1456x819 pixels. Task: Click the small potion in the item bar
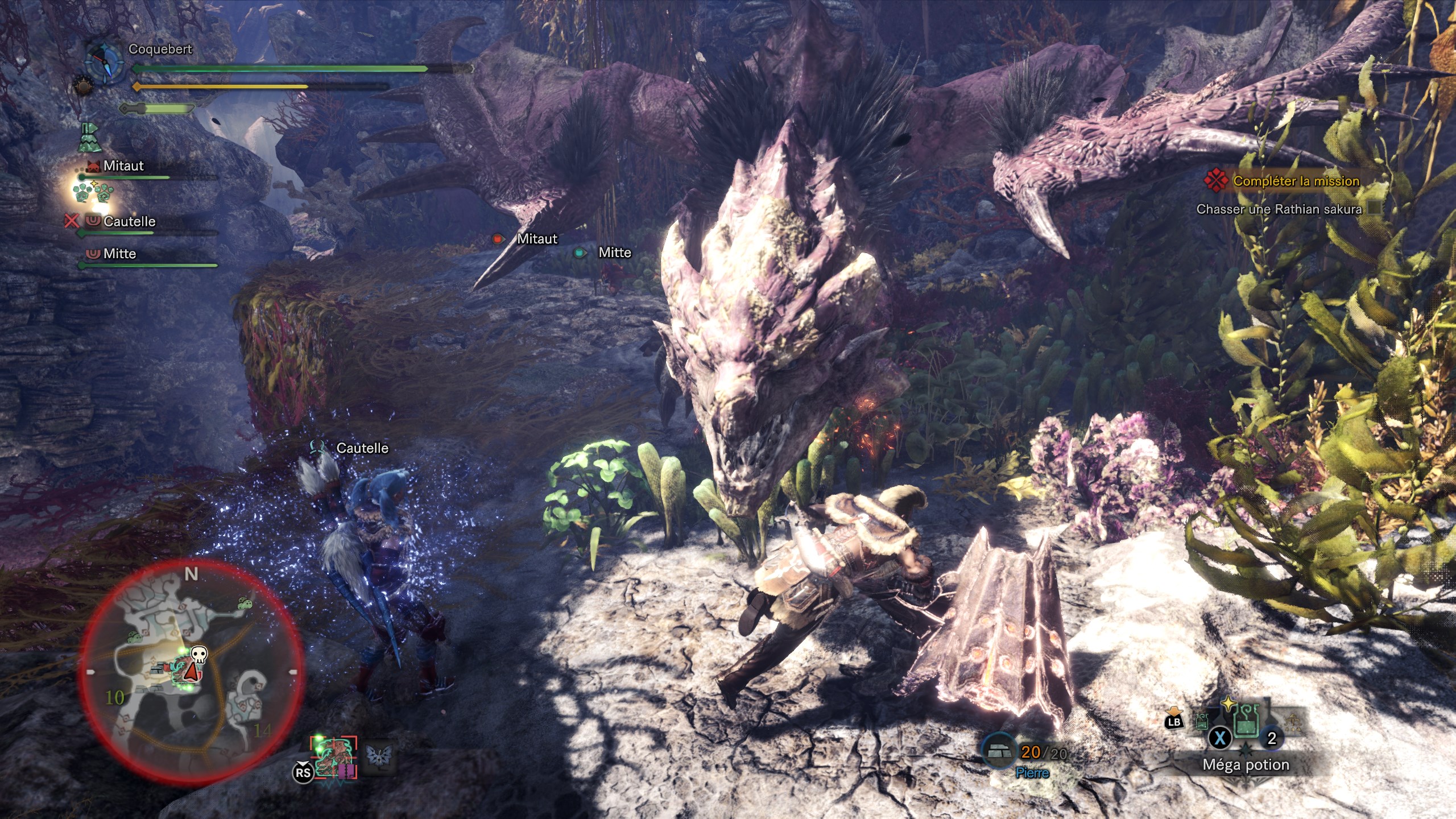click(x=1202, y=722)
